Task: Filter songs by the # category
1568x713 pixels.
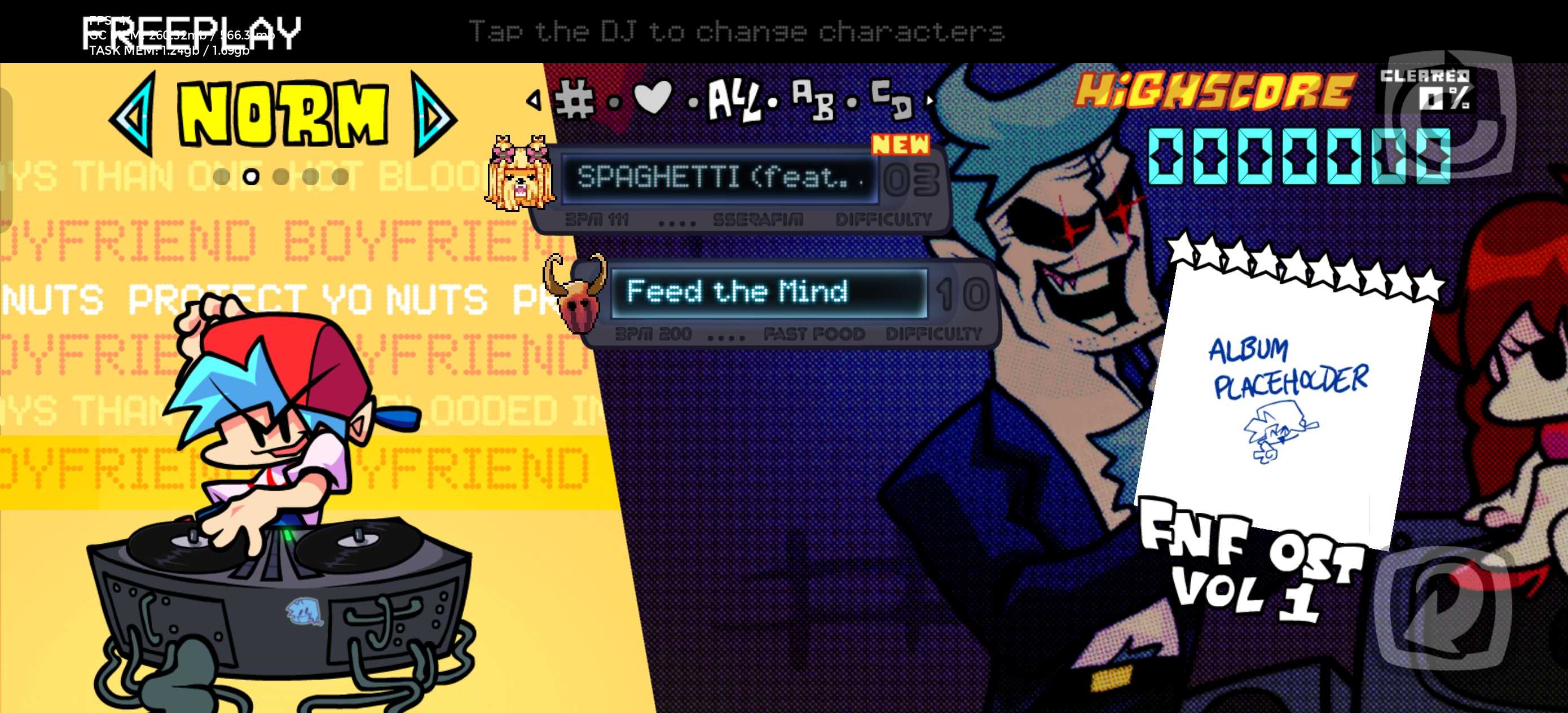Action: tap(574, 99)
